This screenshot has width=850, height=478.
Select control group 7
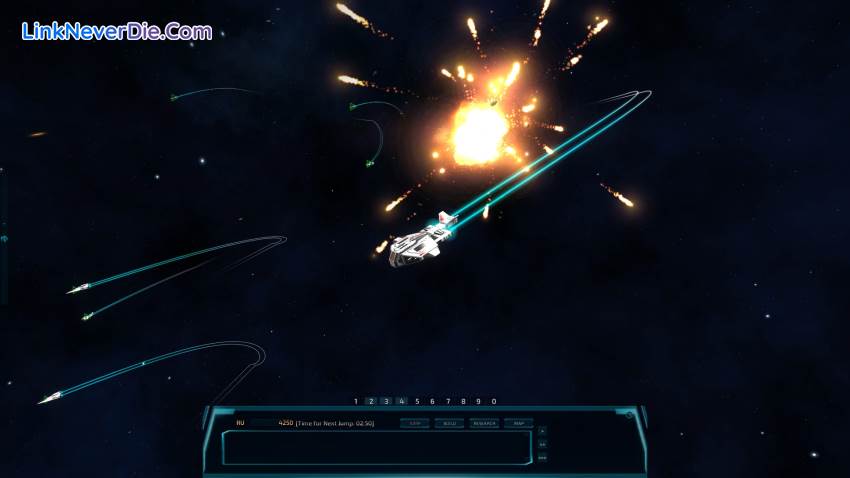pyautogui.click(x=448, y=401)
